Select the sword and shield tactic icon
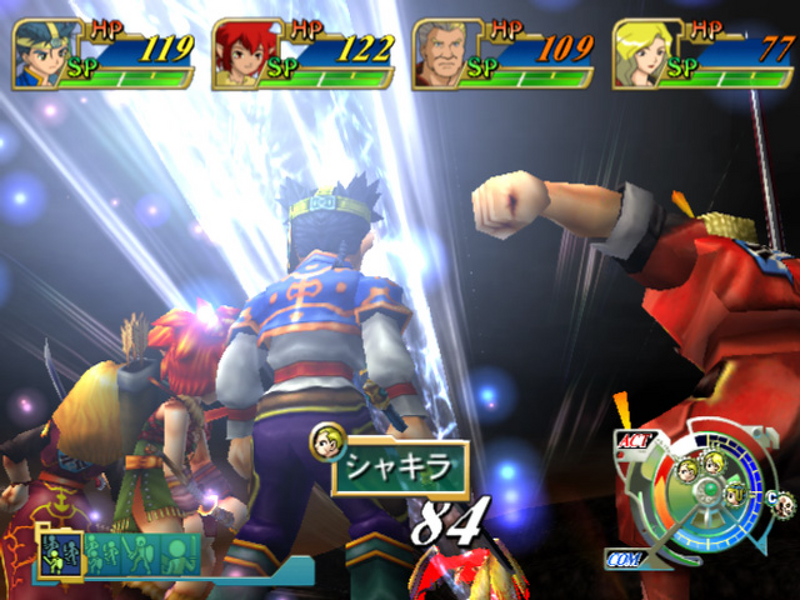The height and width of the screenshot is (600, 800). [140, 553]
